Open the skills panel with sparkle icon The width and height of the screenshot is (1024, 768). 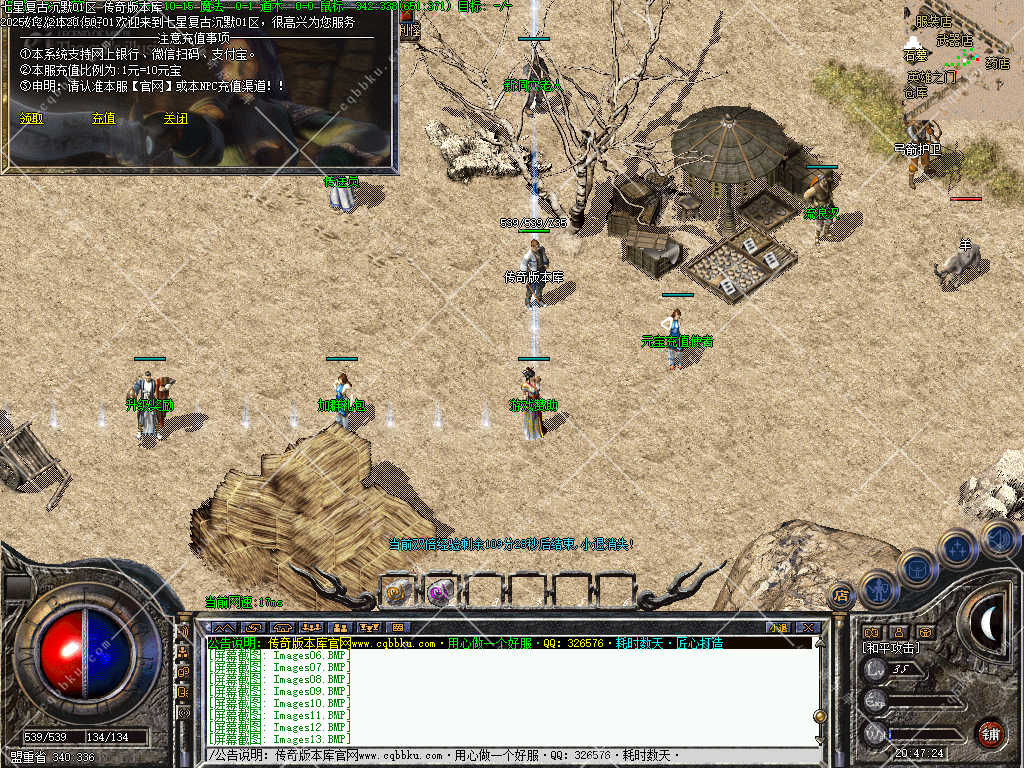pyautogui.click(x=958, y=549)
